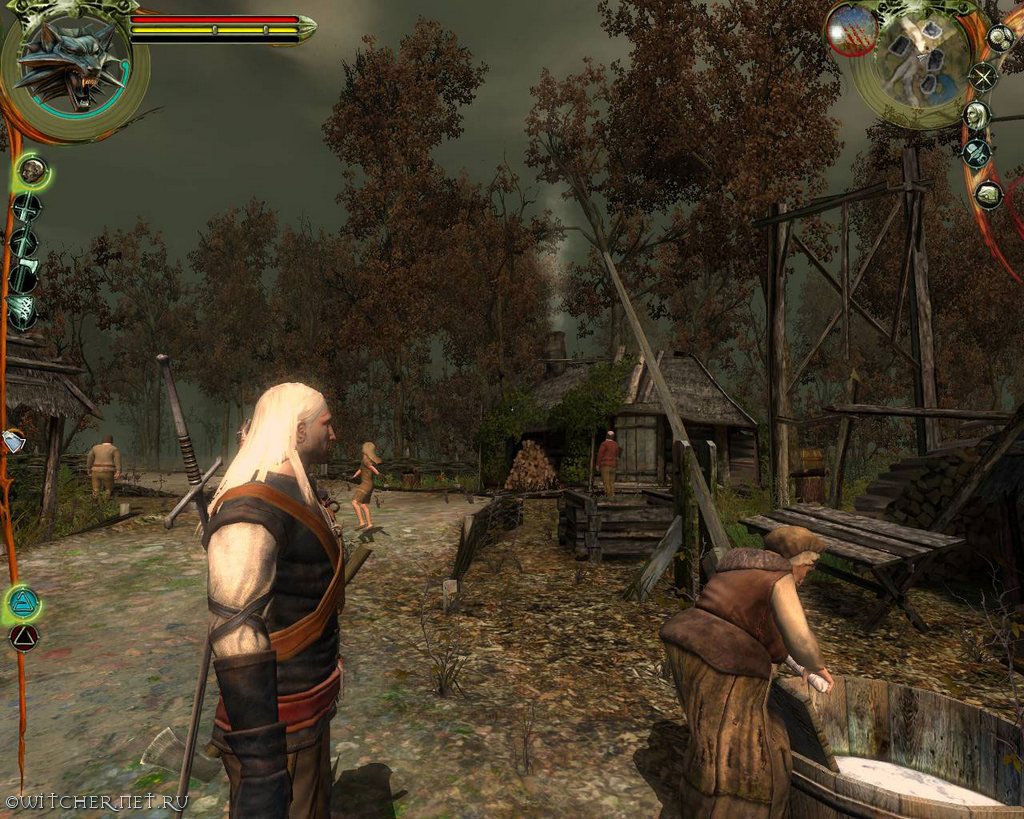Open the character panel head icon
1024x819 pixels.
[976, 115]
